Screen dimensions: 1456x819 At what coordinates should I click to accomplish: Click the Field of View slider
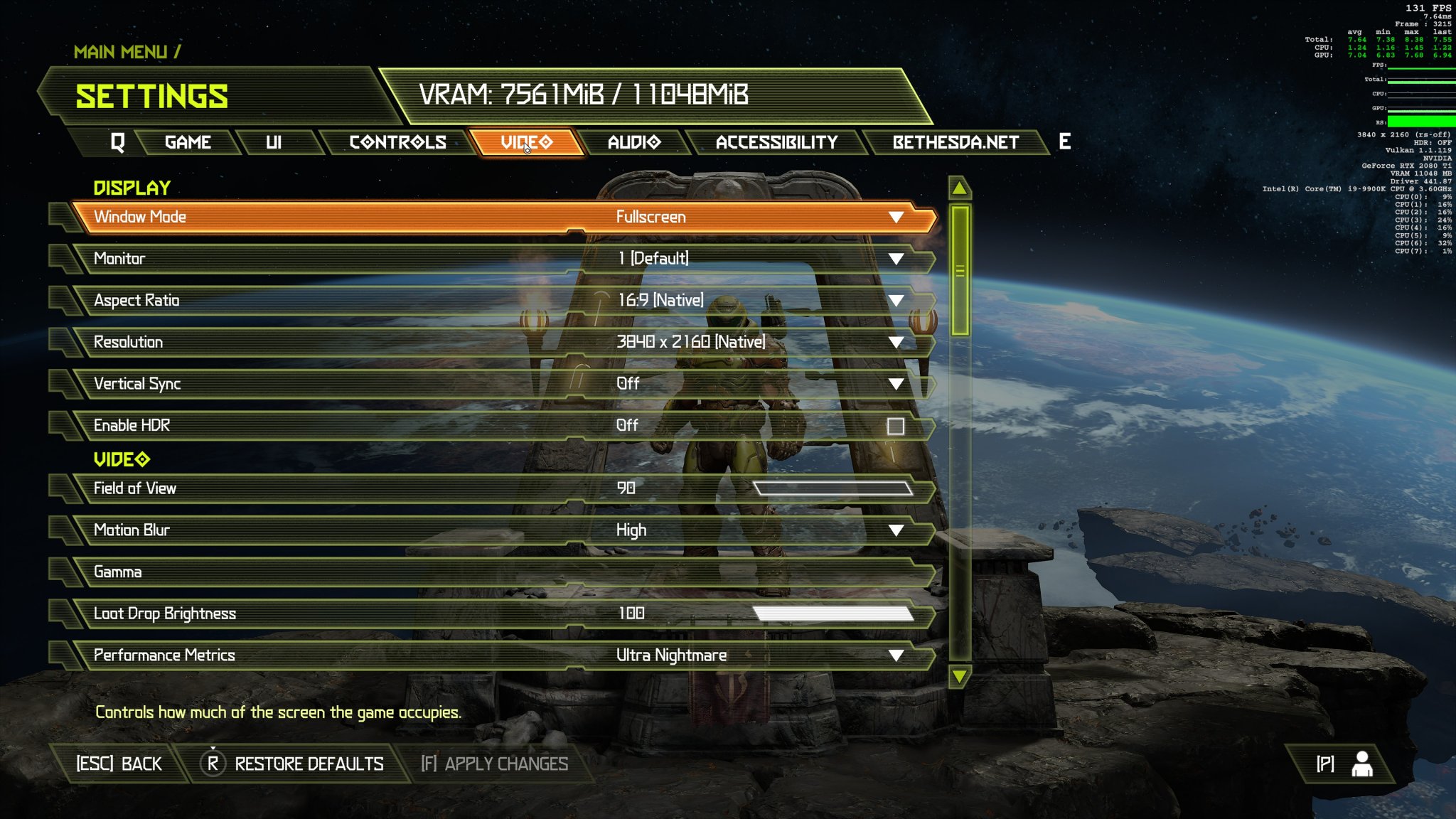[x=833, y=488]
